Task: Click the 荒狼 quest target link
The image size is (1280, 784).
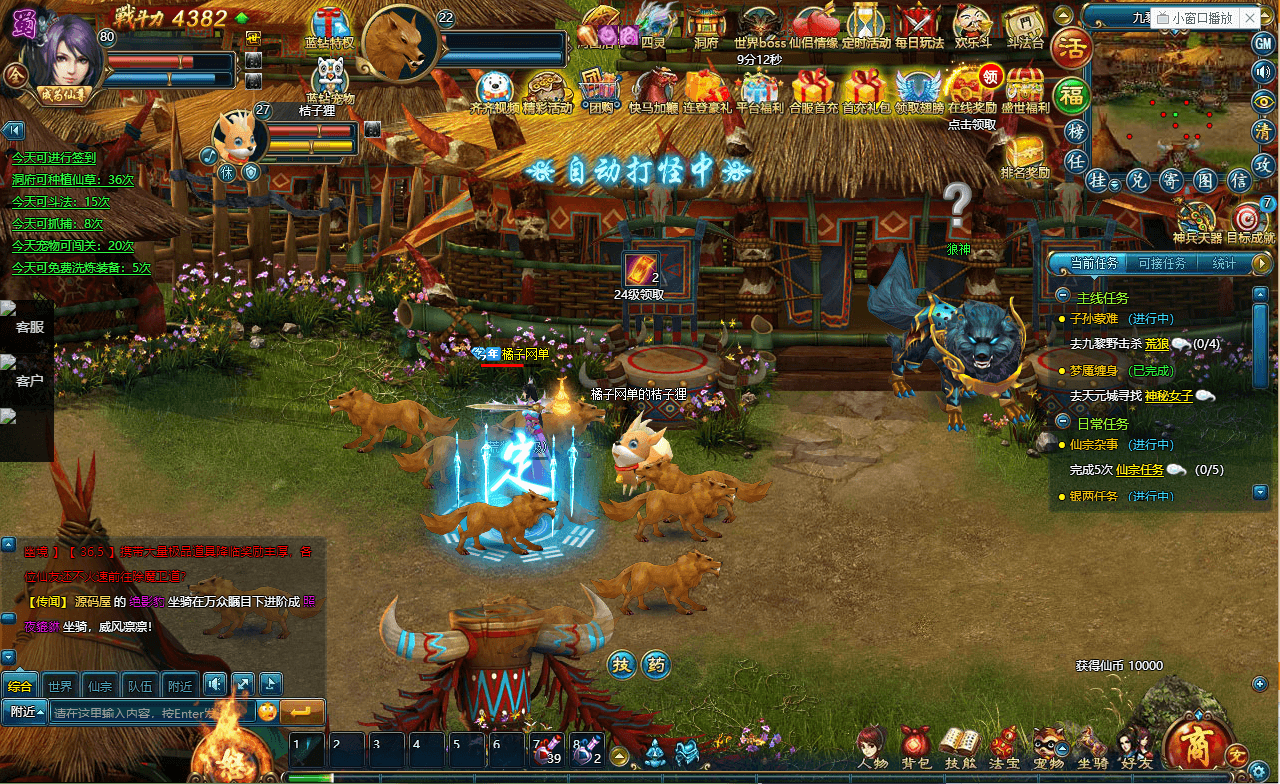Action: [x=1156, y=344]
